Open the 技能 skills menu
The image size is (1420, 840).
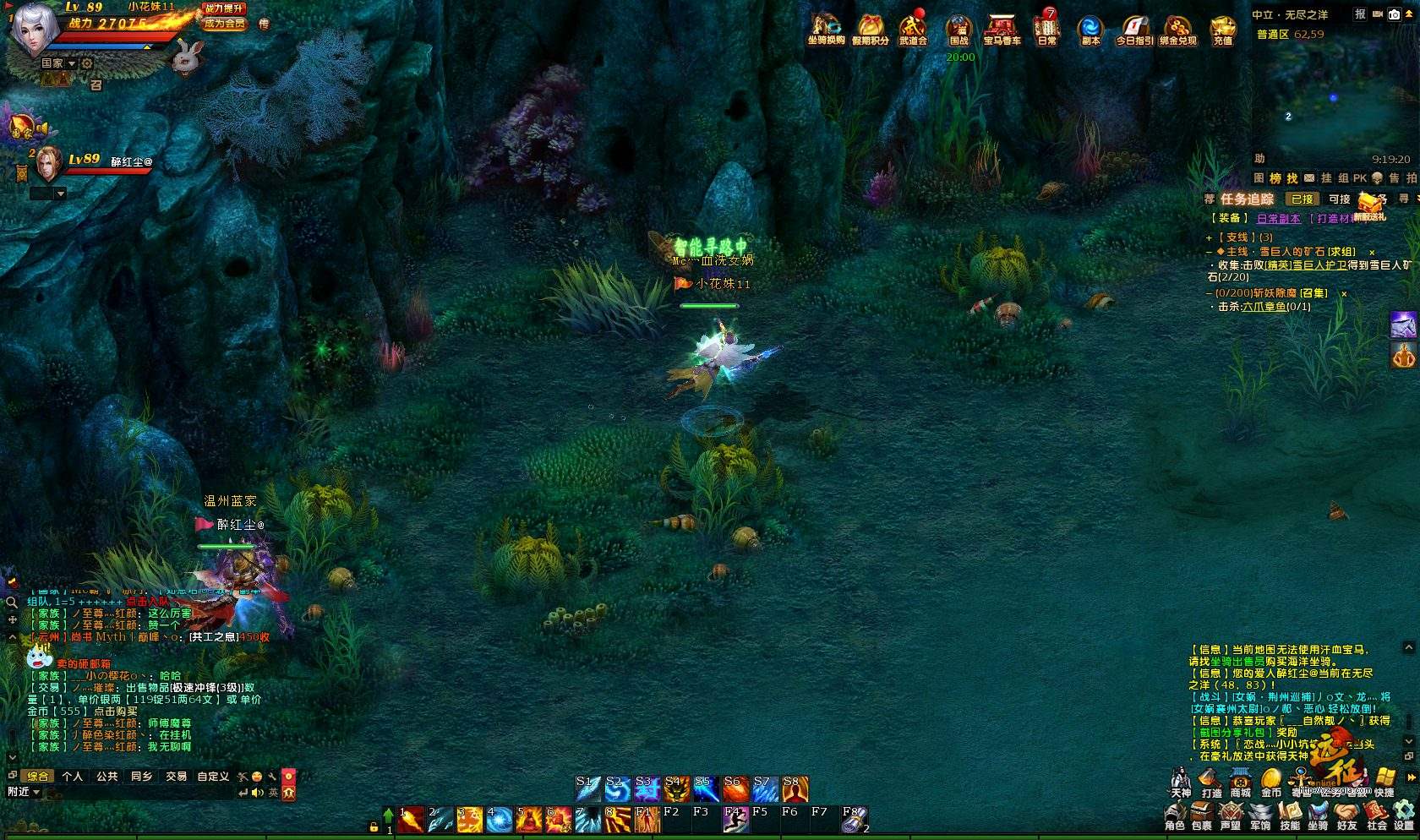(1290, 817)
